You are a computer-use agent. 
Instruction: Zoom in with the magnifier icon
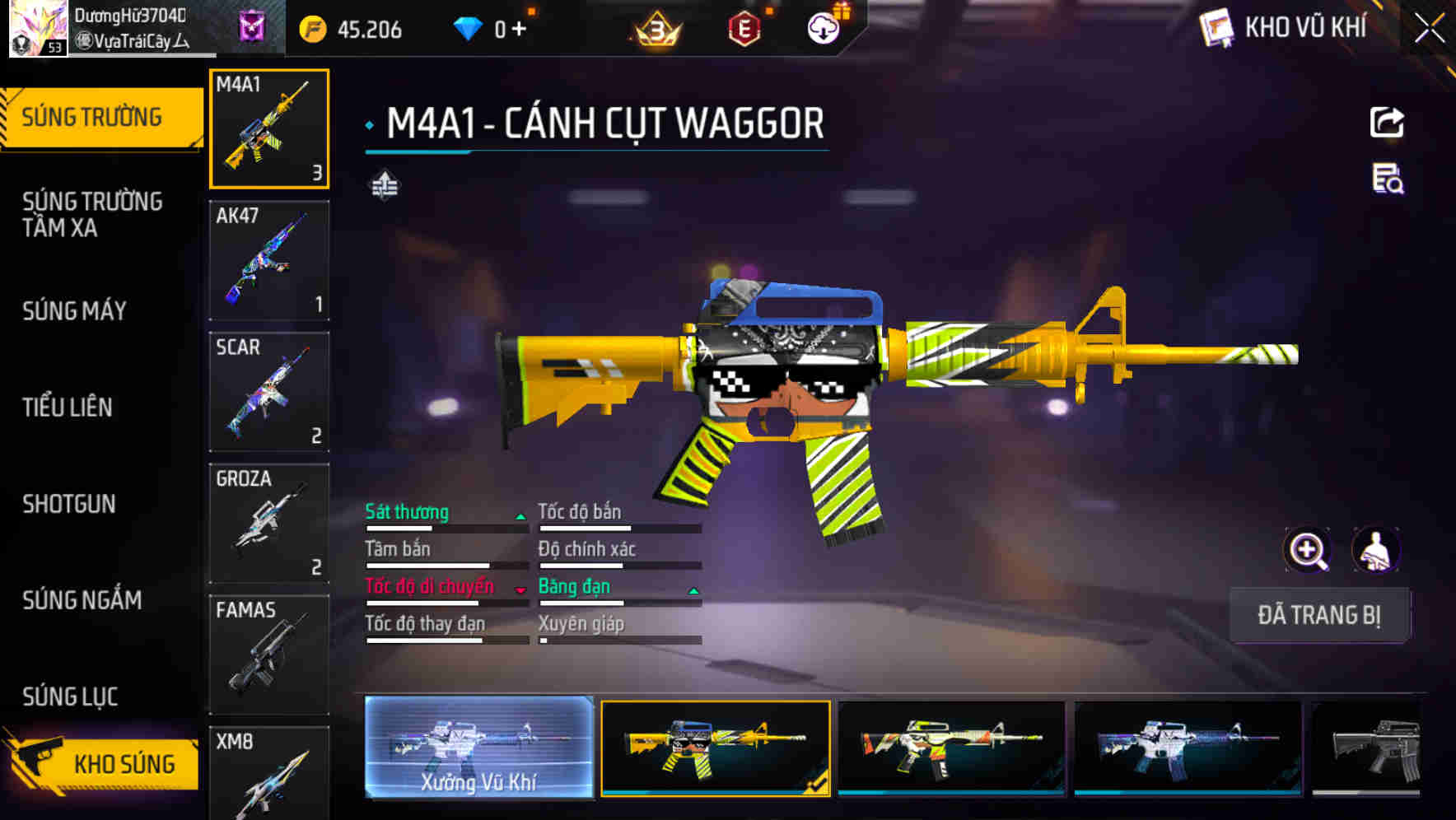(x=1308, y=550)
